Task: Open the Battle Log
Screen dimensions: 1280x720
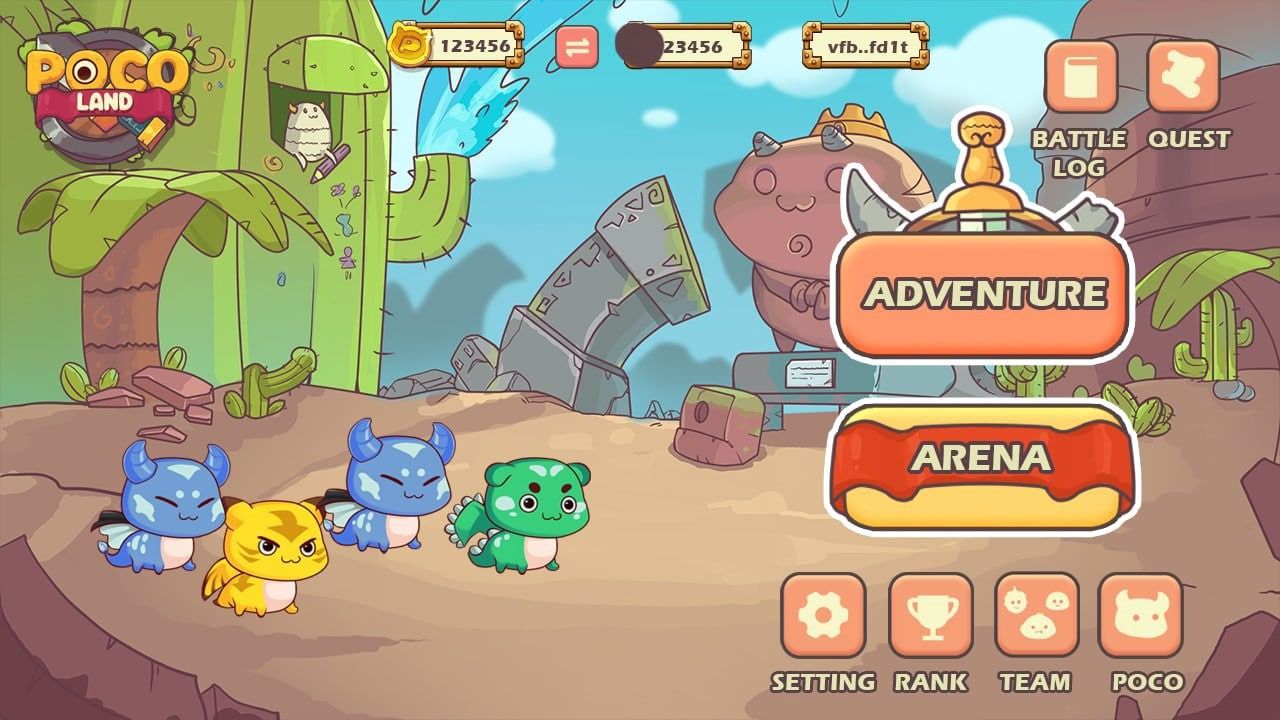Action: click(1080, 77)
